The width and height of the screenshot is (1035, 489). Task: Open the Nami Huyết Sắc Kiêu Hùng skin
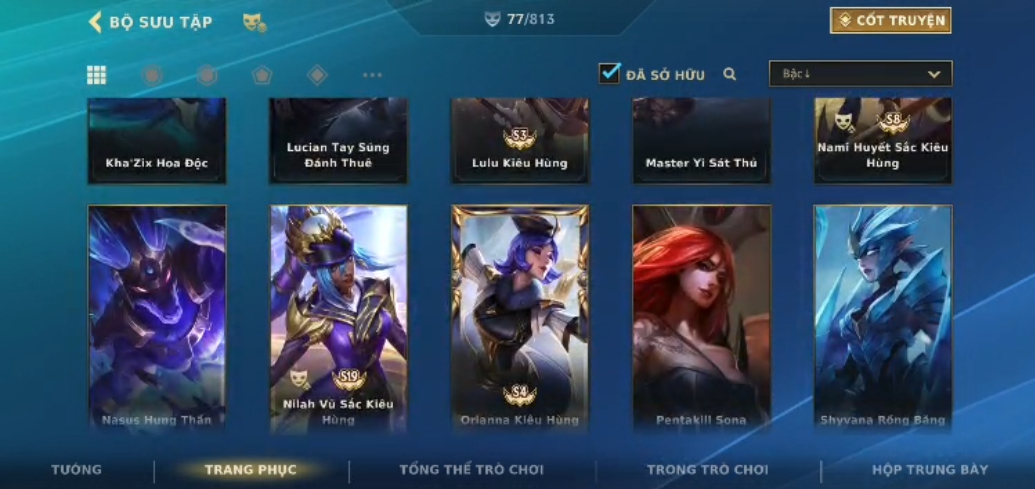(x=882, y=140)
